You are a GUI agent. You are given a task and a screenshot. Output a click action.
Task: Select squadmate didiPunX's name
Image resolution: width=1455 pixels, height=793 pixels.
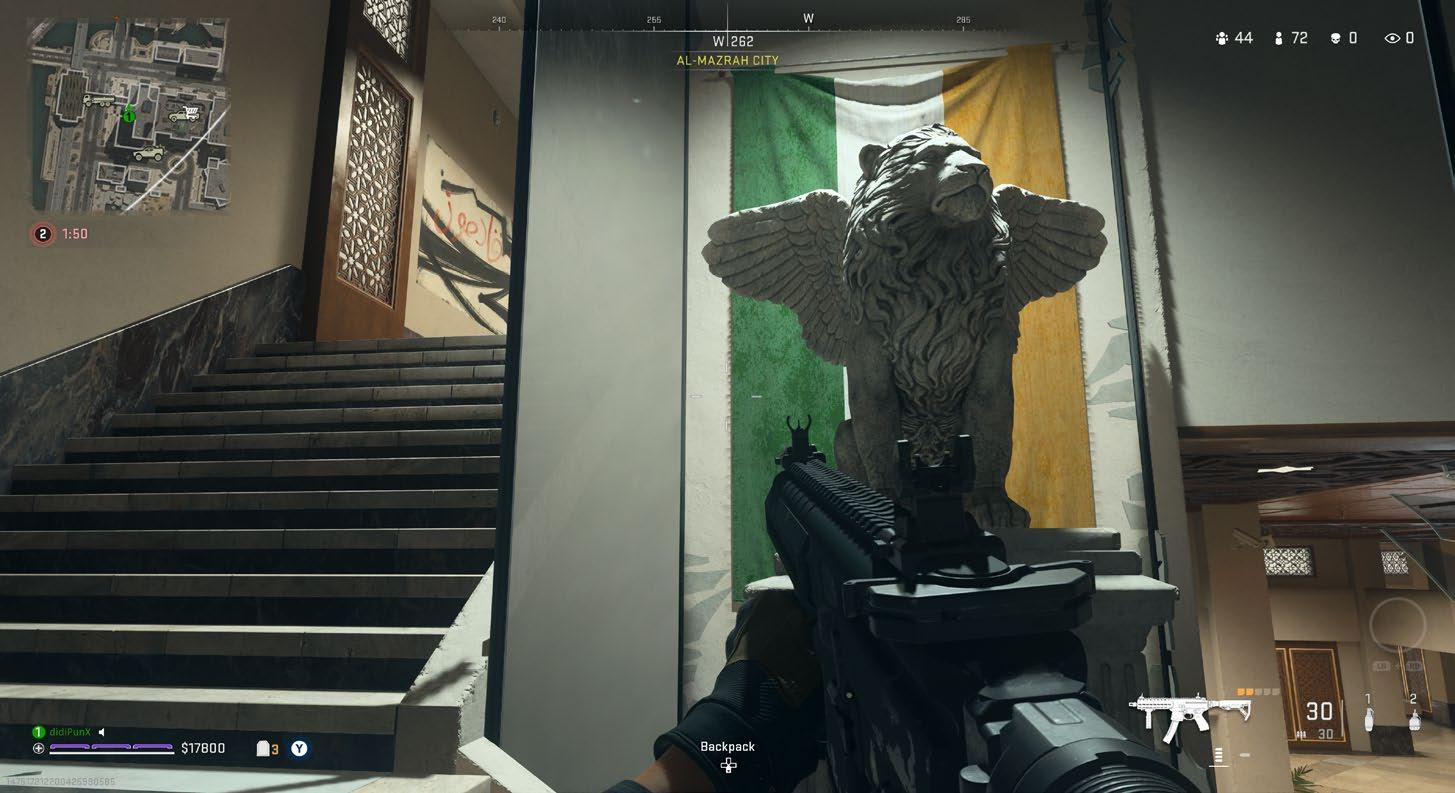(70, 732)
